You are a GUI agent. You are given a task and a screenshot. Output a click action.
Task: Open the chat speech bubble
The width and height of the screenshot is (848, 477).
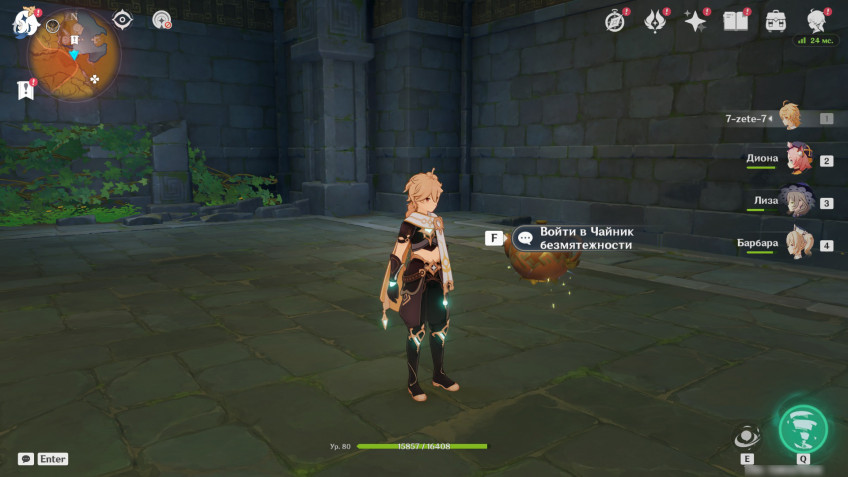[25, 459]
